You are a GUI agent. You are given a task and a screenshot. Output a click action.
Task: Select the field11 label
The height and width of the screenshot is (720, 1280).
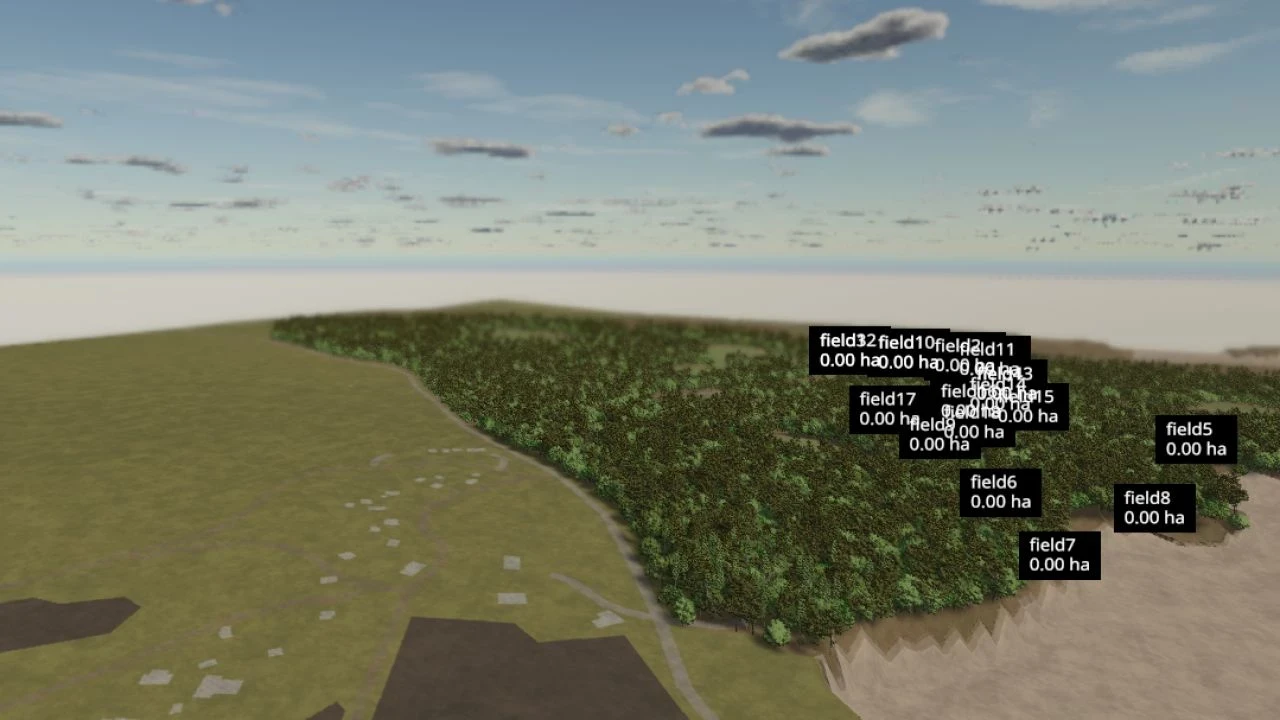[x=987, y=351]
